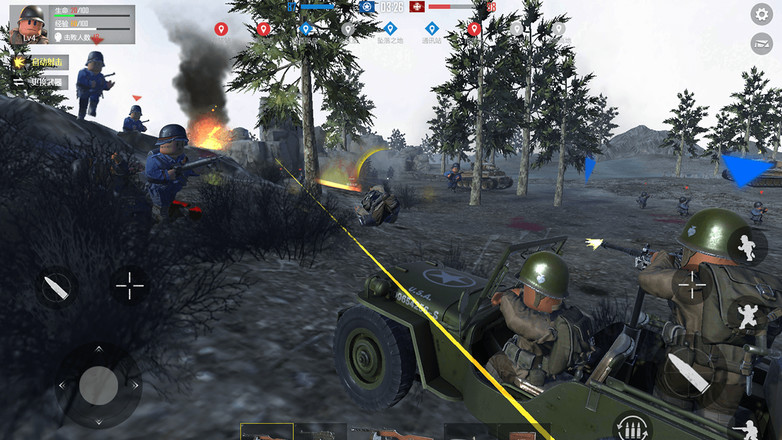782x440 pixels.
Task: Tap the left-side crosshair aim button
Action: (130, 285)
